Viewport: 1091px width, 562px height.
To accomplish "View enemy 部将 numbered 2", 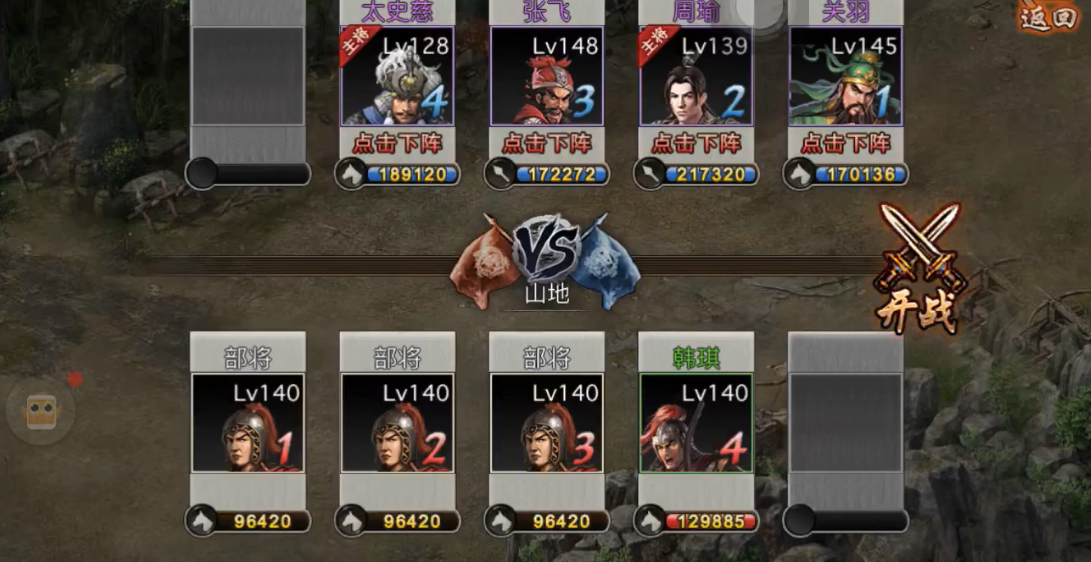I will (x=397, y=423).
